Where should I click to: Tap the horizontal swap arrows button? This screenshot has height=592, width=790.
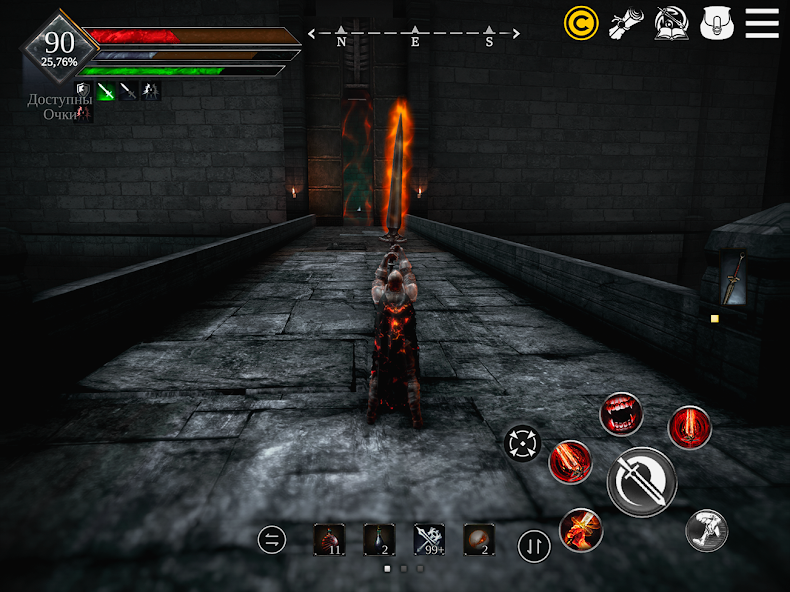pos(271,540)
